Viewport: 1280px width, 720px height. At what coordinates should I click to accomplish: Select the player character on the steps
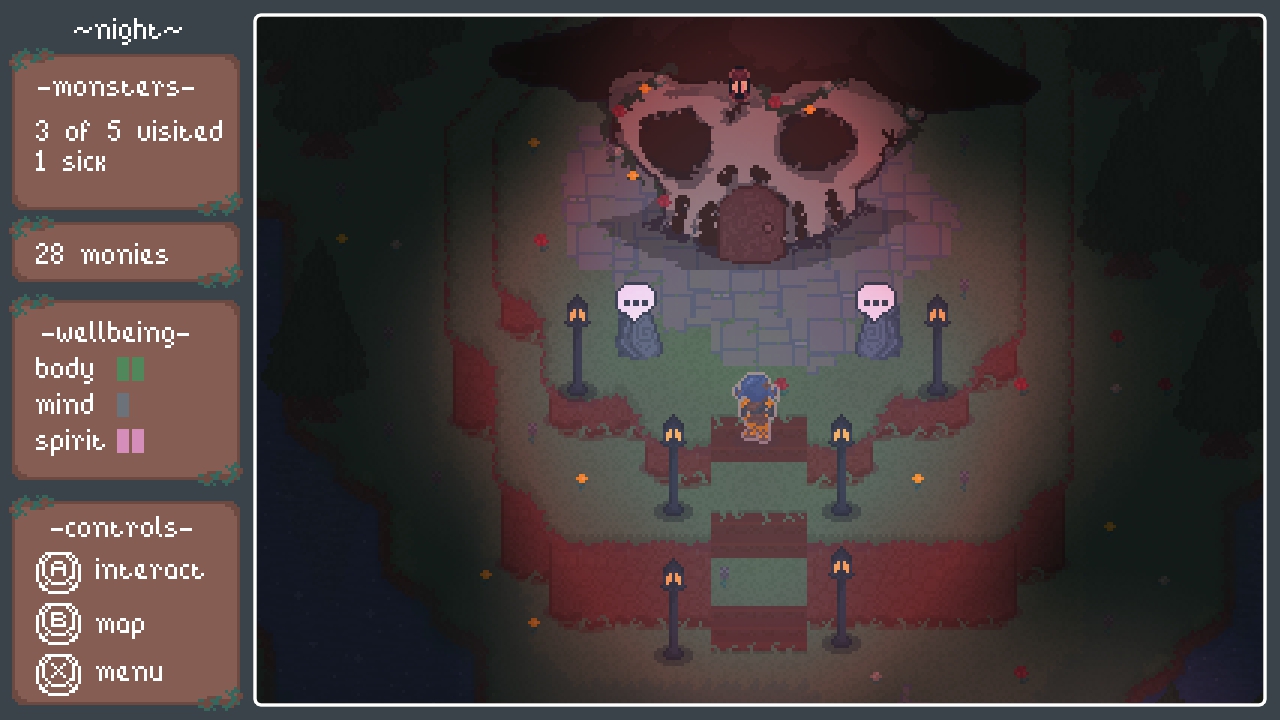pos(757,410)
